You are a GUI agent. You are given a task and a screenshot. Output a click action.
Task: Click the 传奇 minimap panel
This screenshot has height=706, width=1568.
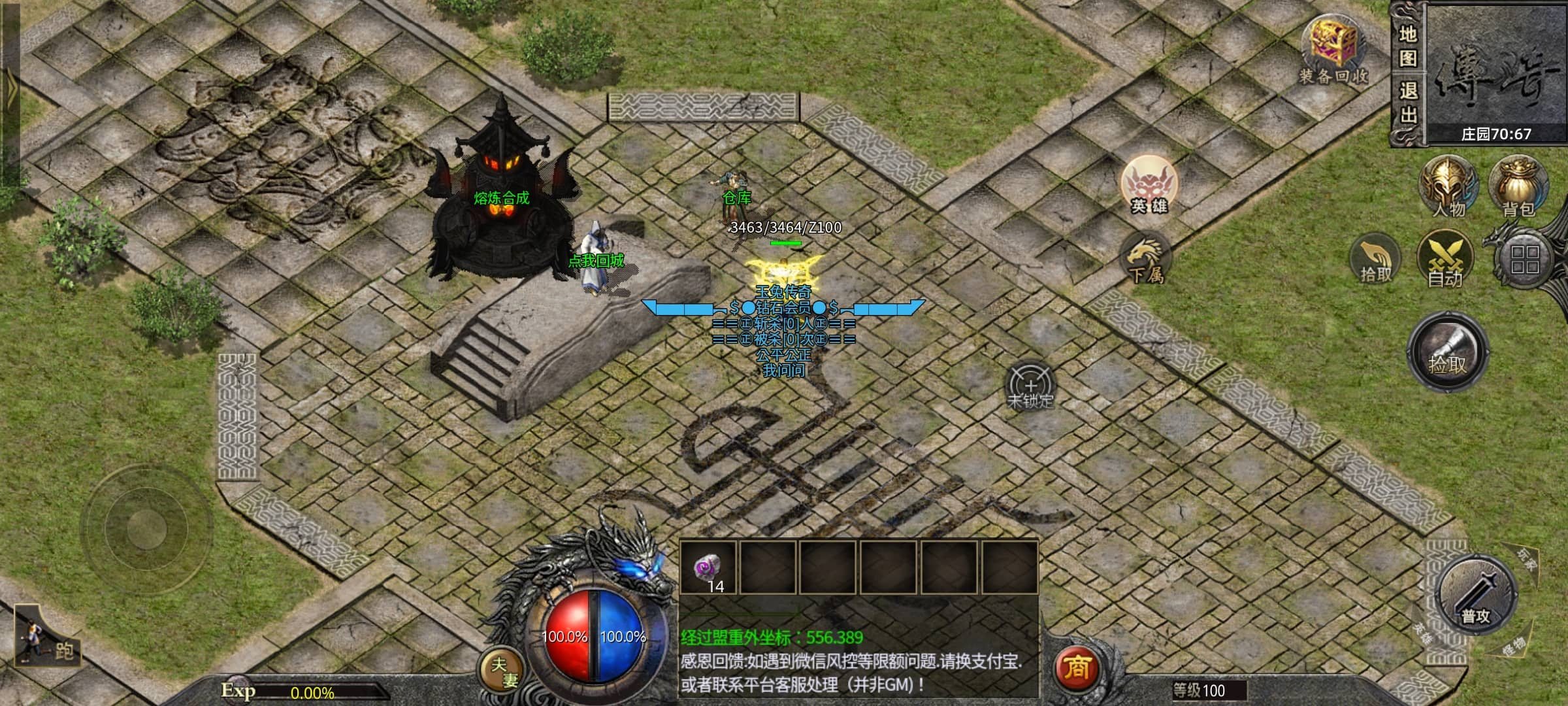click(1496, 72)
